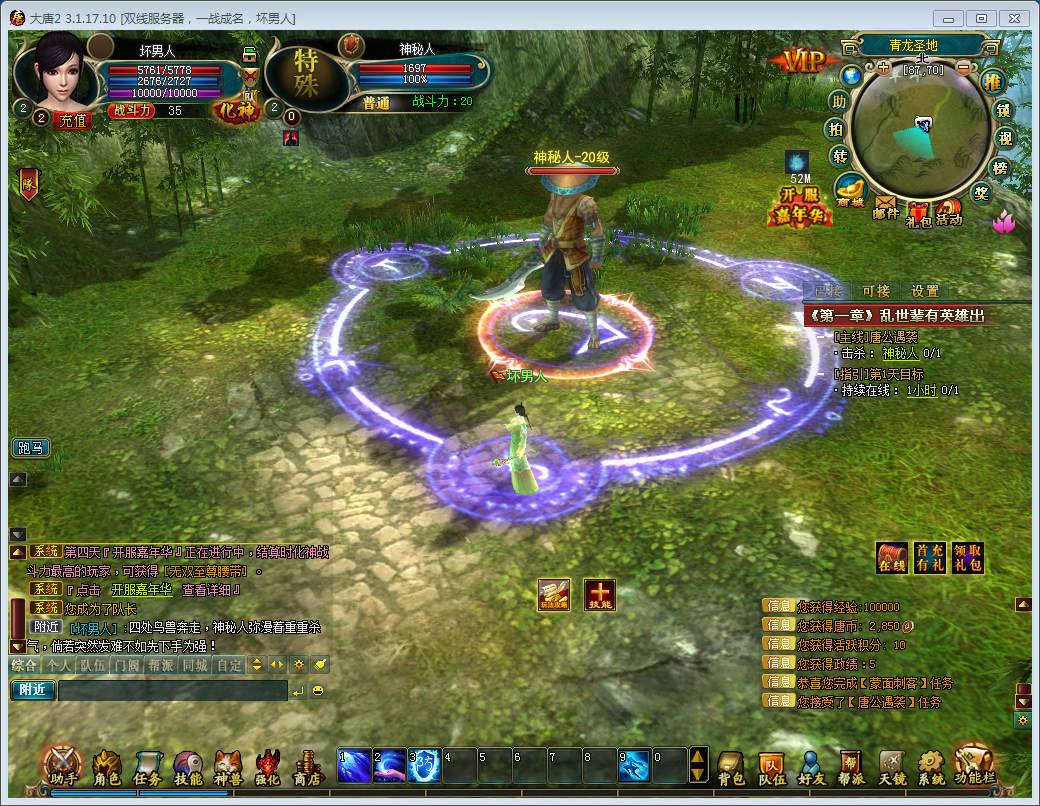Open the 系统 system menu
Screen dimensions: 1040x806
[x=931, y=767]
